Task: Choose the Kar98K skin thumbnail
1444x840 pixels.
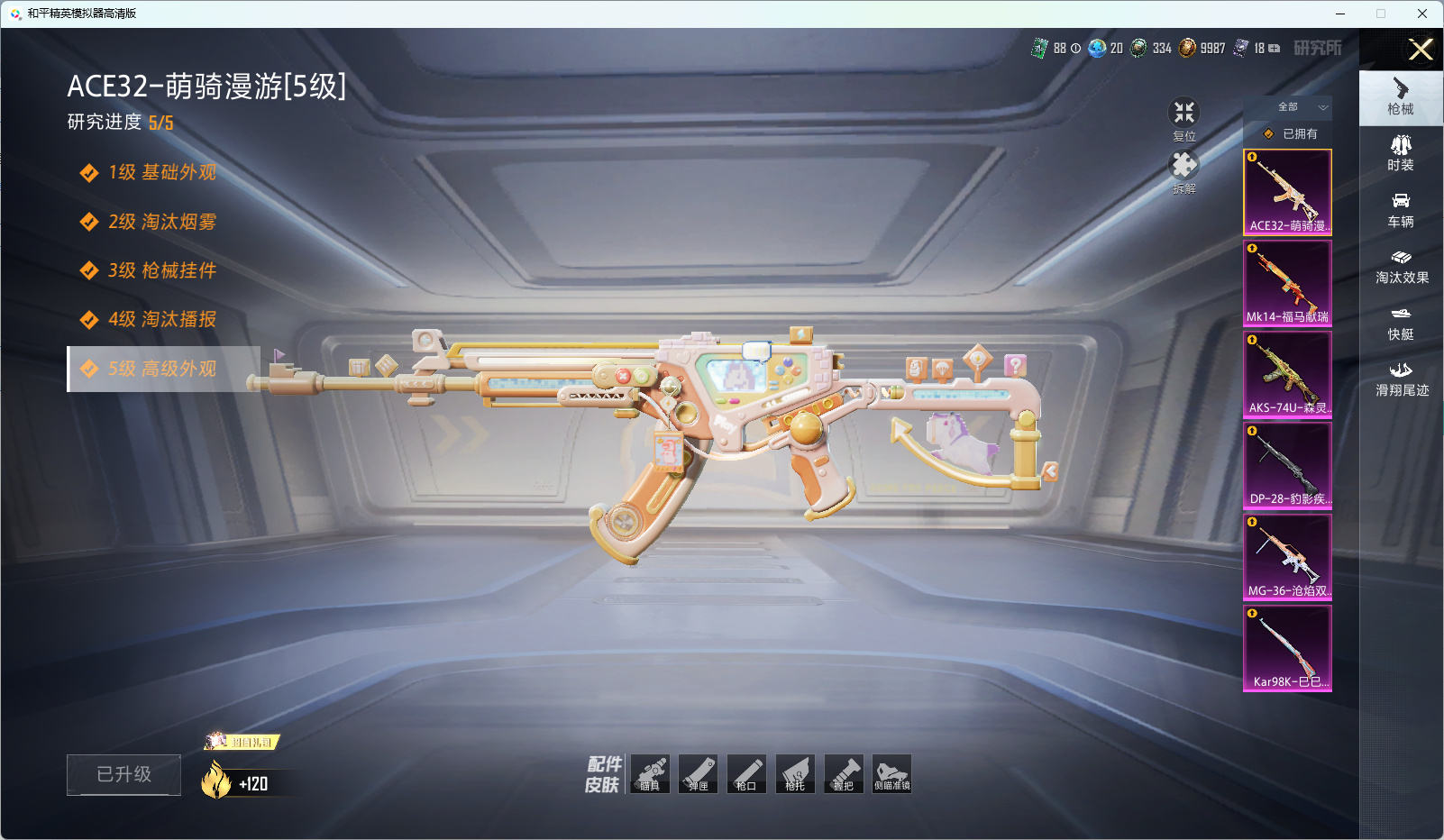Action: 1287,647
